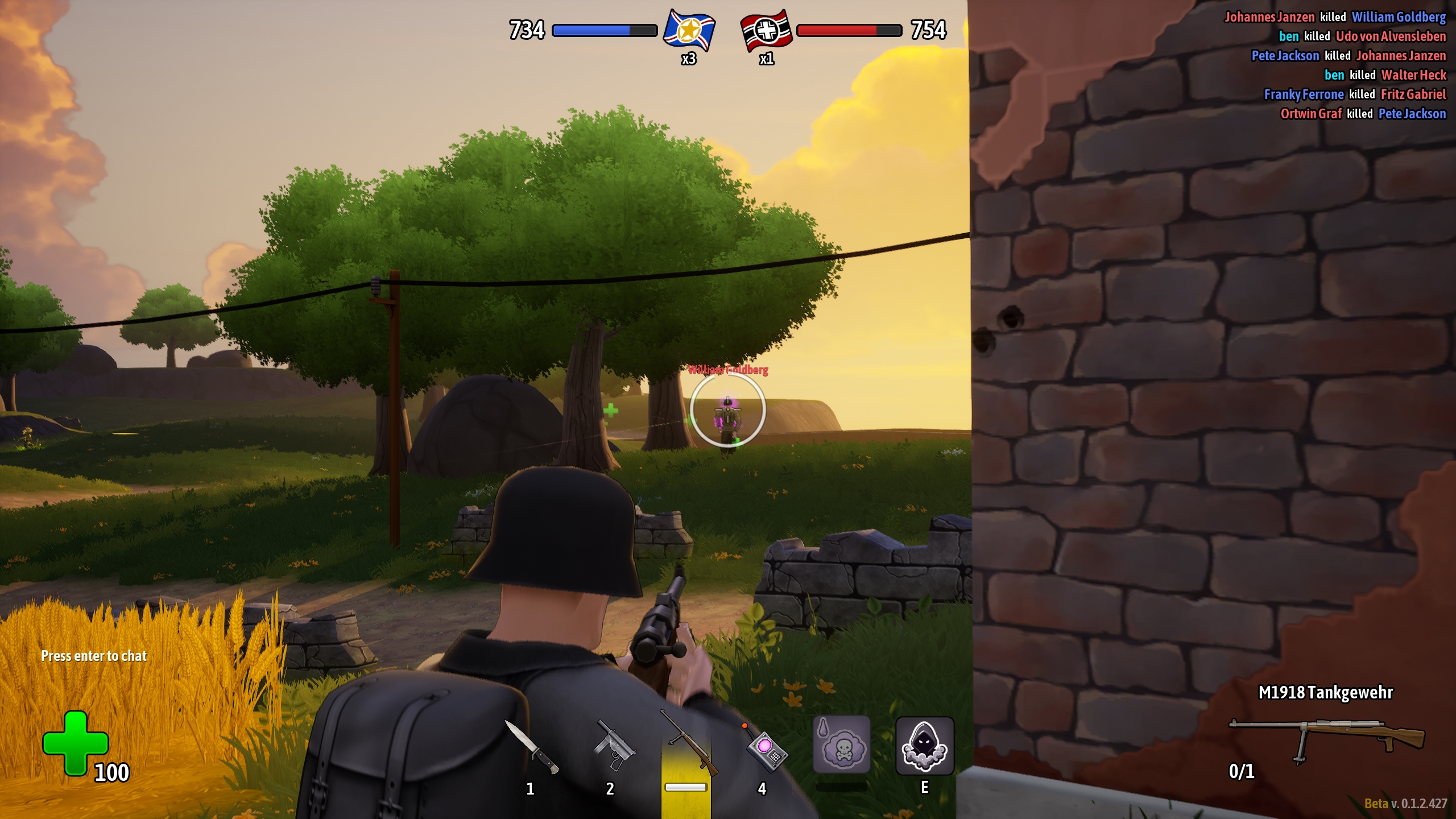1456x819 pixels.
Task: Click the red team cross flag
Action: click(x=766, y=31)
